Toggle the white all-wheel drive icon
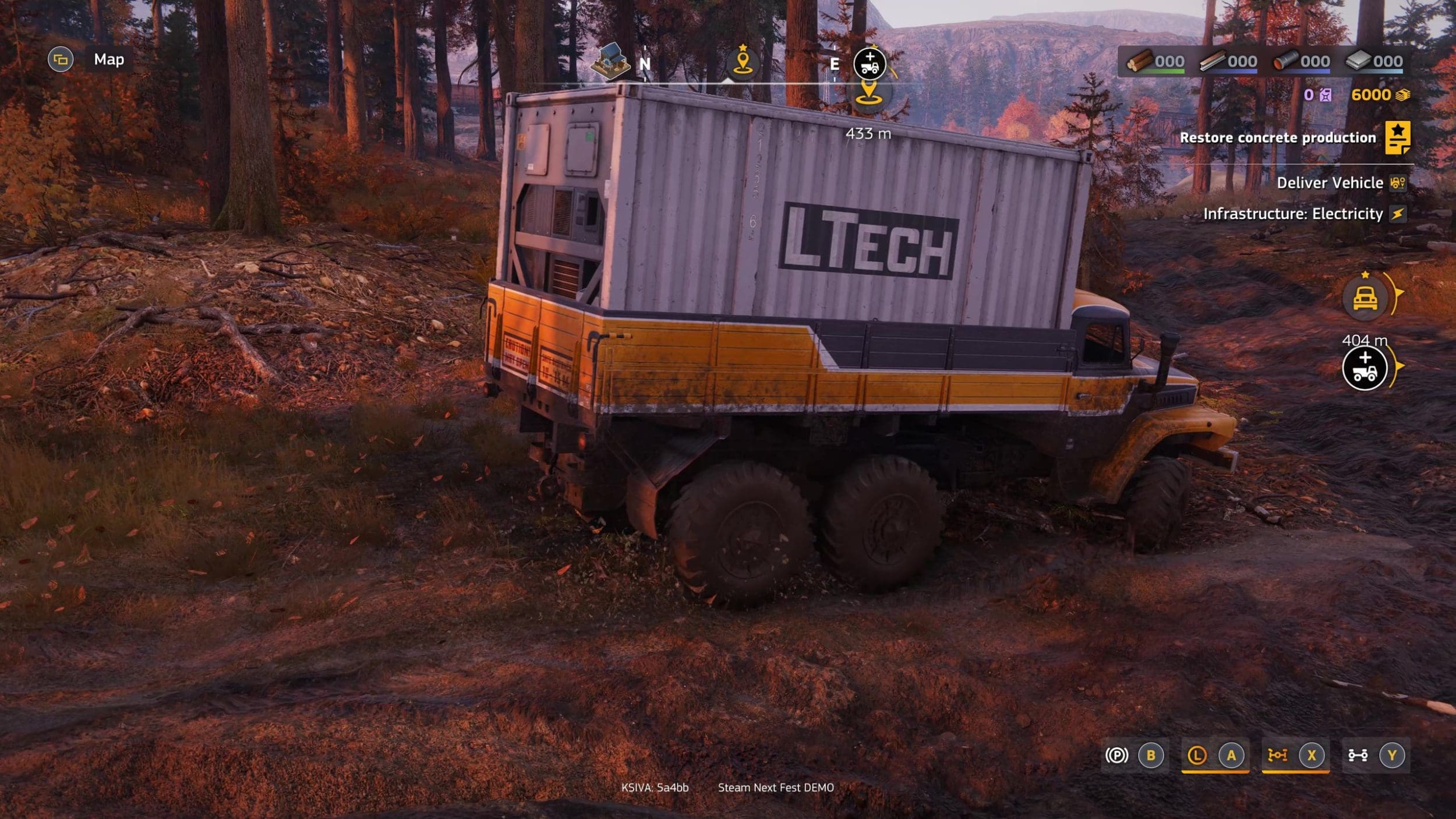Image resolution: width=1456 pixels, height=819 pixels. point(1358,756)
